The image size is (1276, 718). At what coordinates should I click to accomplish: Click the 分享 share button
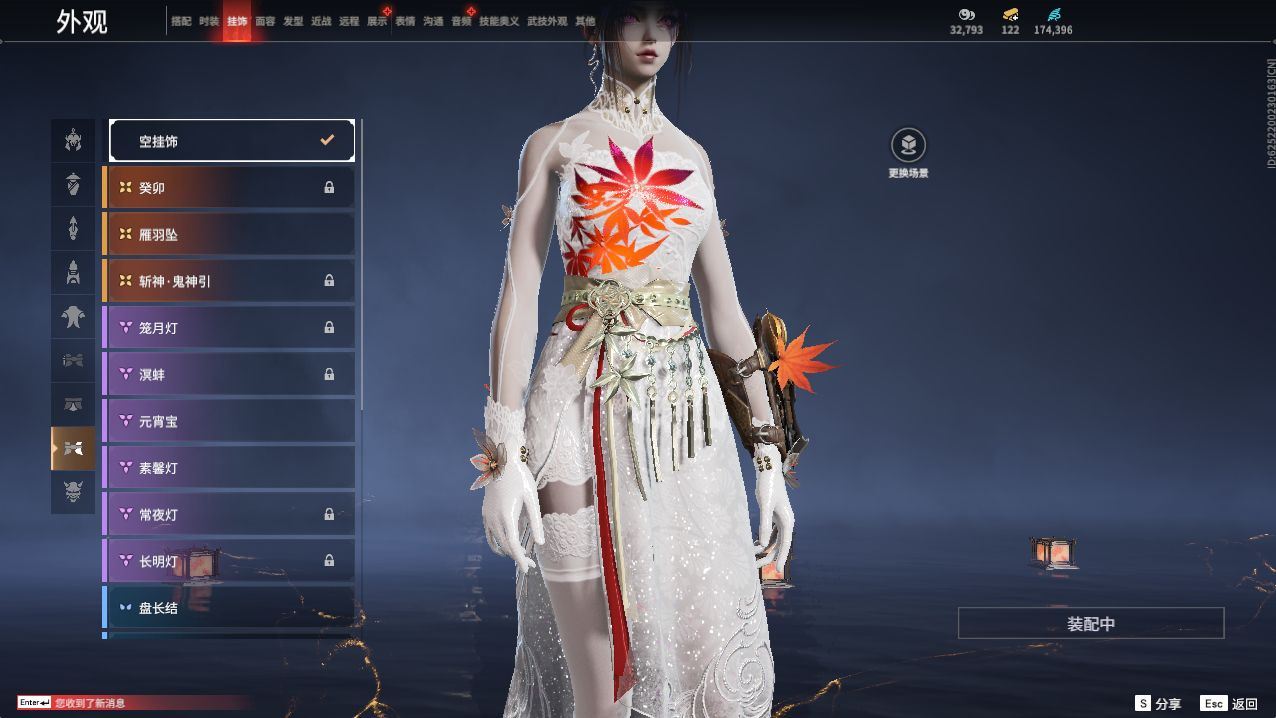(1158, 704)
